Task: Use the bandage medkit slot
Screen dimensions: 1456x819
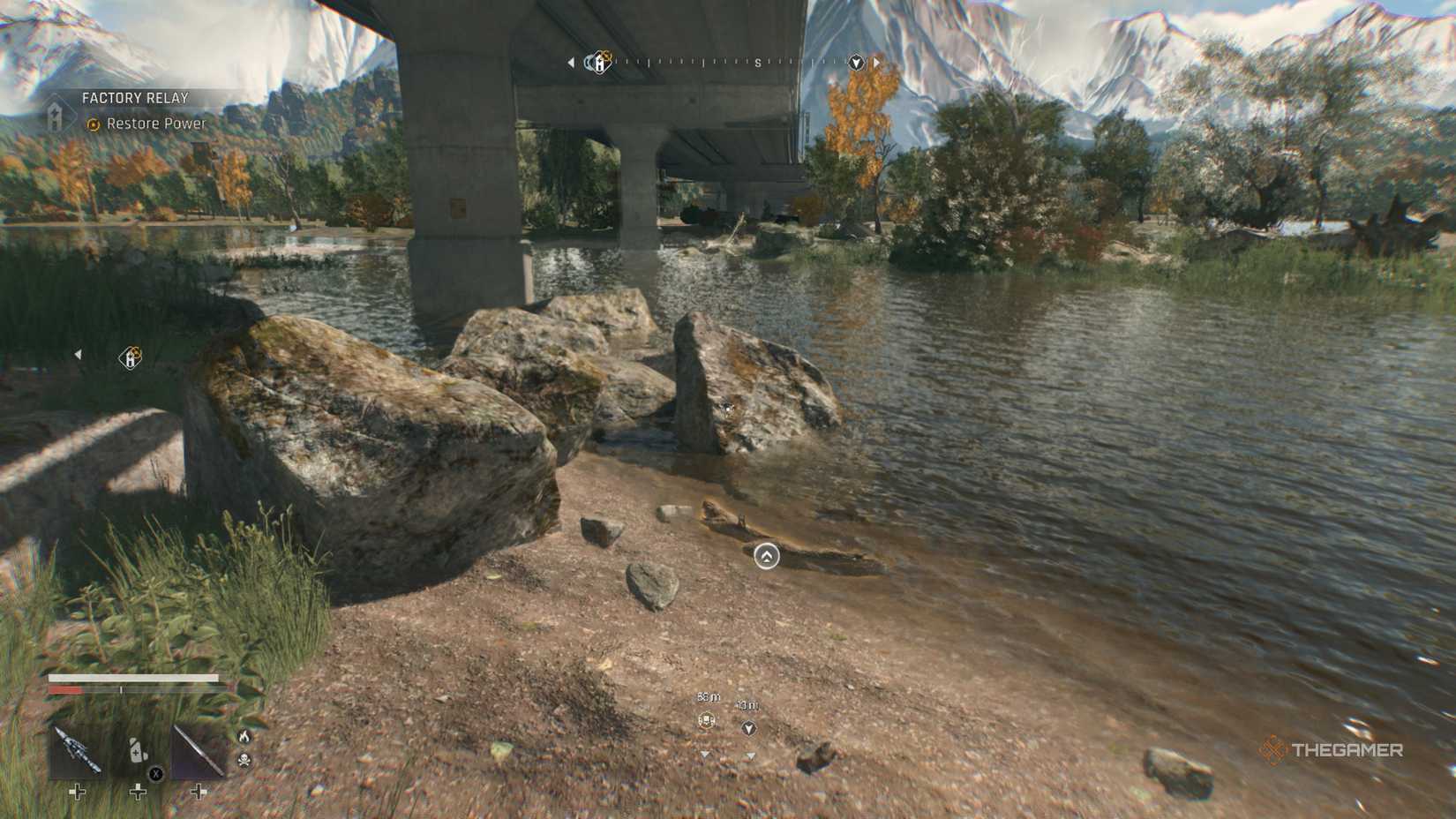Action: coord(138,750)
